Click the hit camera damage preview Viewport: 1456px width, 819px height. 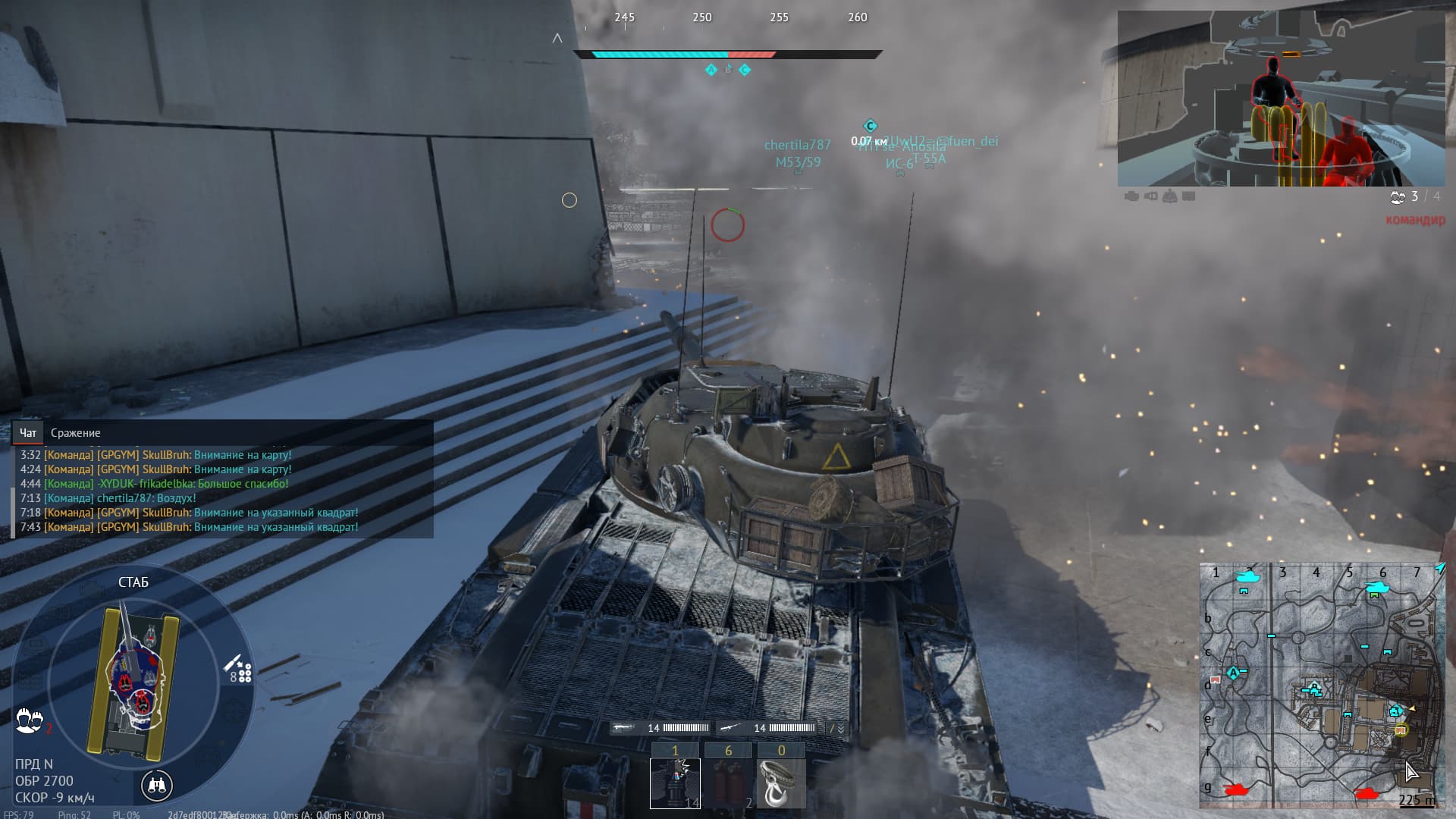1281,99
